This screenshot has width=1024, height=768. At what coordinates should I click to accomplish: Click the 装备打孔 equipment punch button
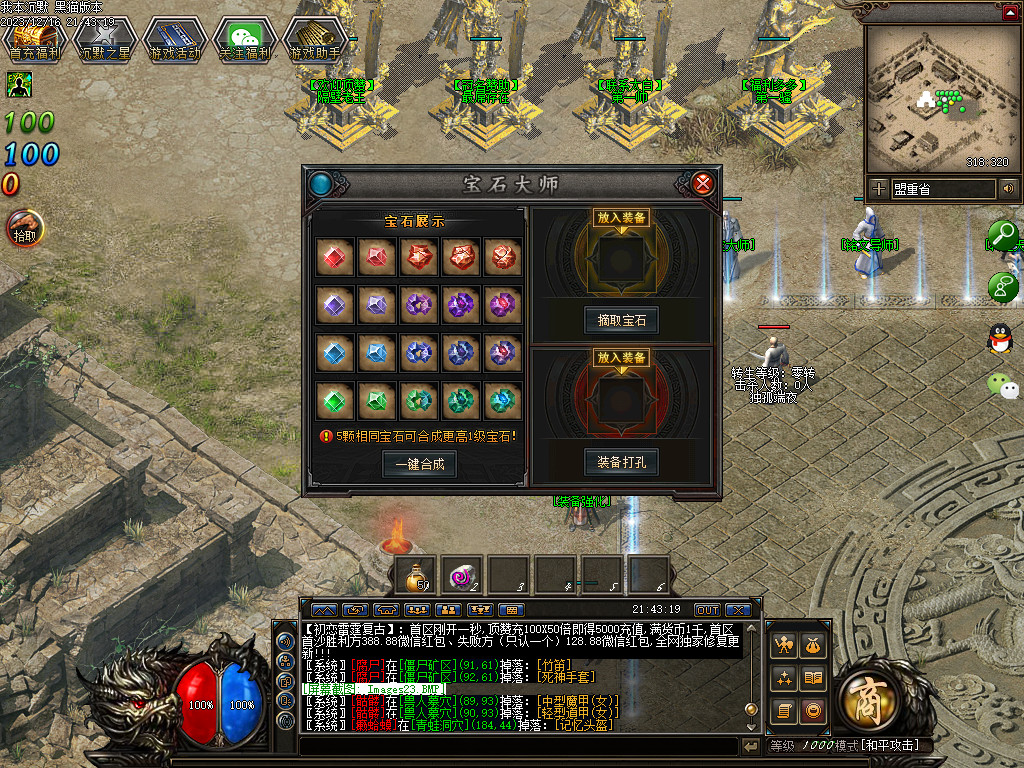coord(621,463)
